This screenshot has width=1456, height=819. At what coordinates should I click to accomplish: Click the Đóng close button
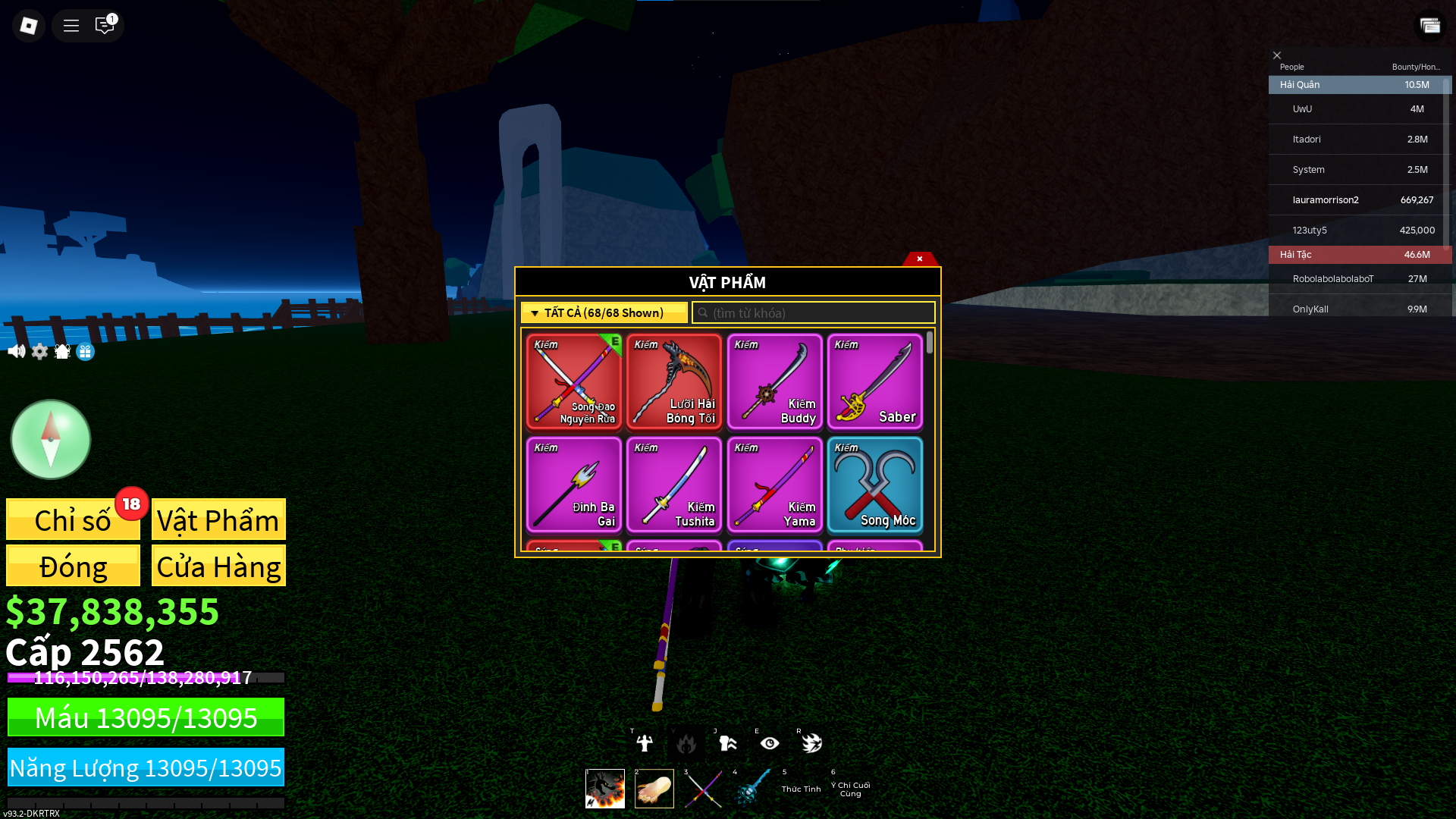[73, 566]
